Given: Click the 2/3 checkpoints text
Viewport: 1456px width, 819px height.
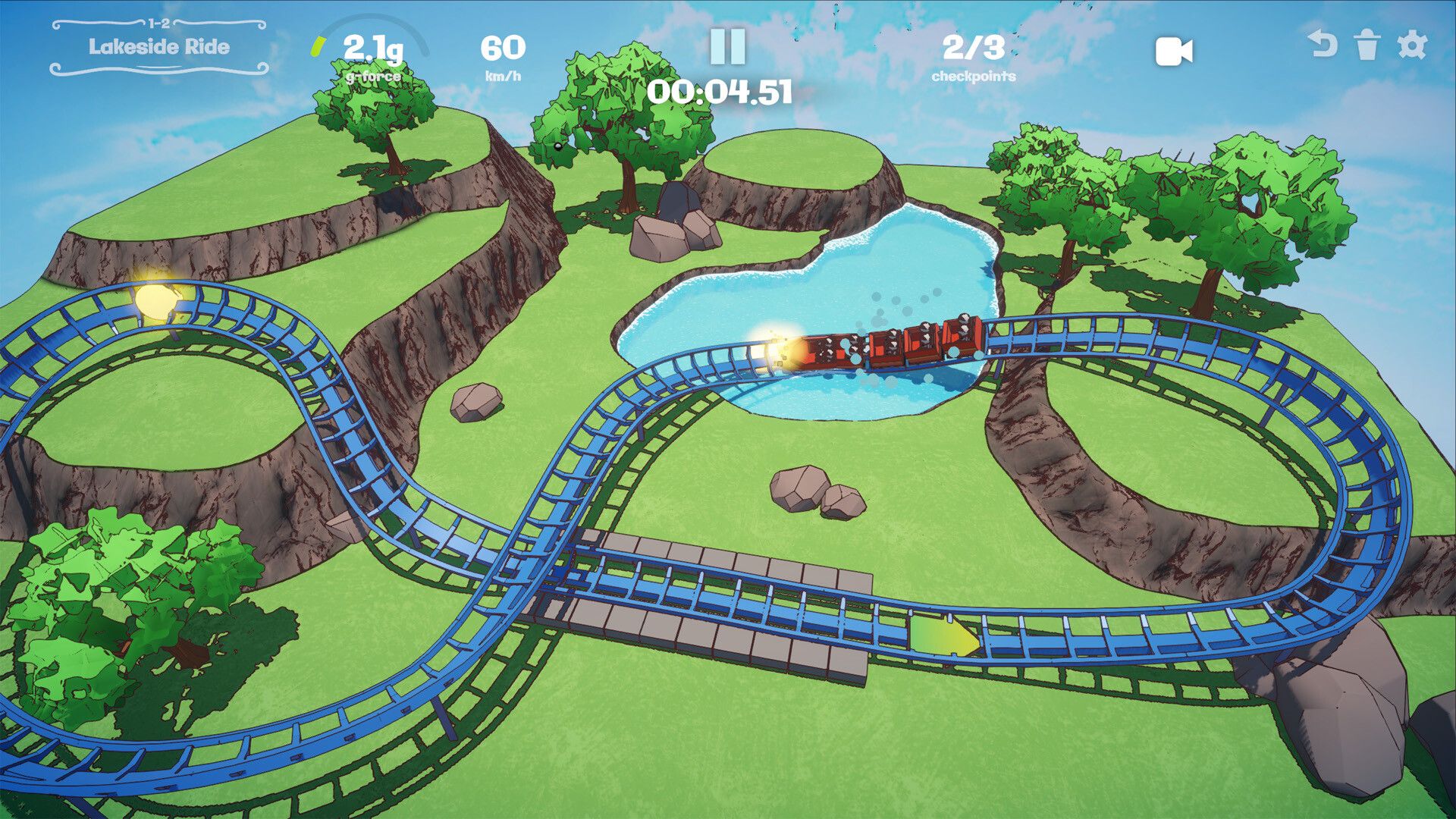Looking at the screenshot, I should (x=974, y=50).
